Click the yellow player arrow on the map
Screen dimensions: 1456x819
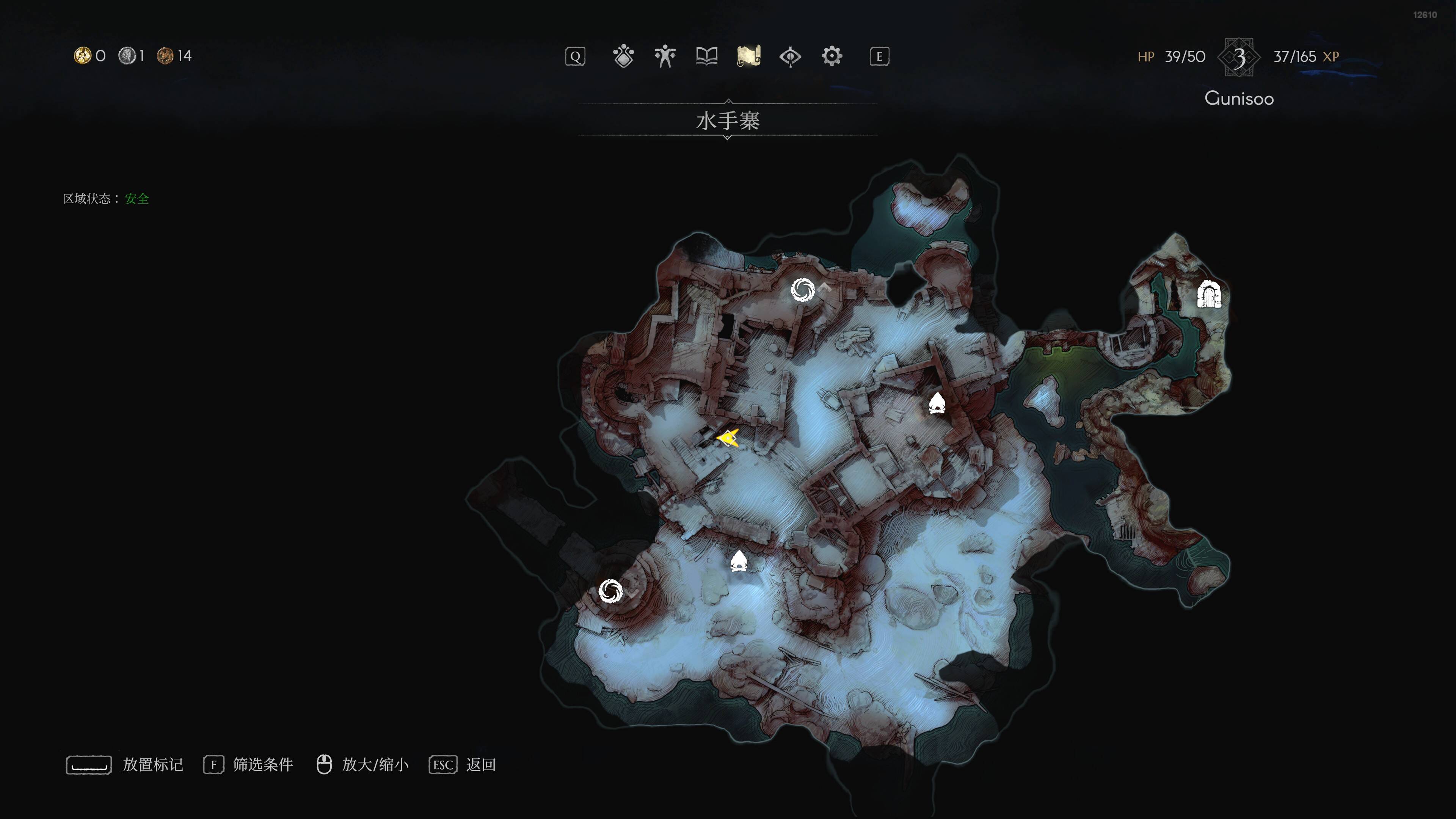(728, 438)
